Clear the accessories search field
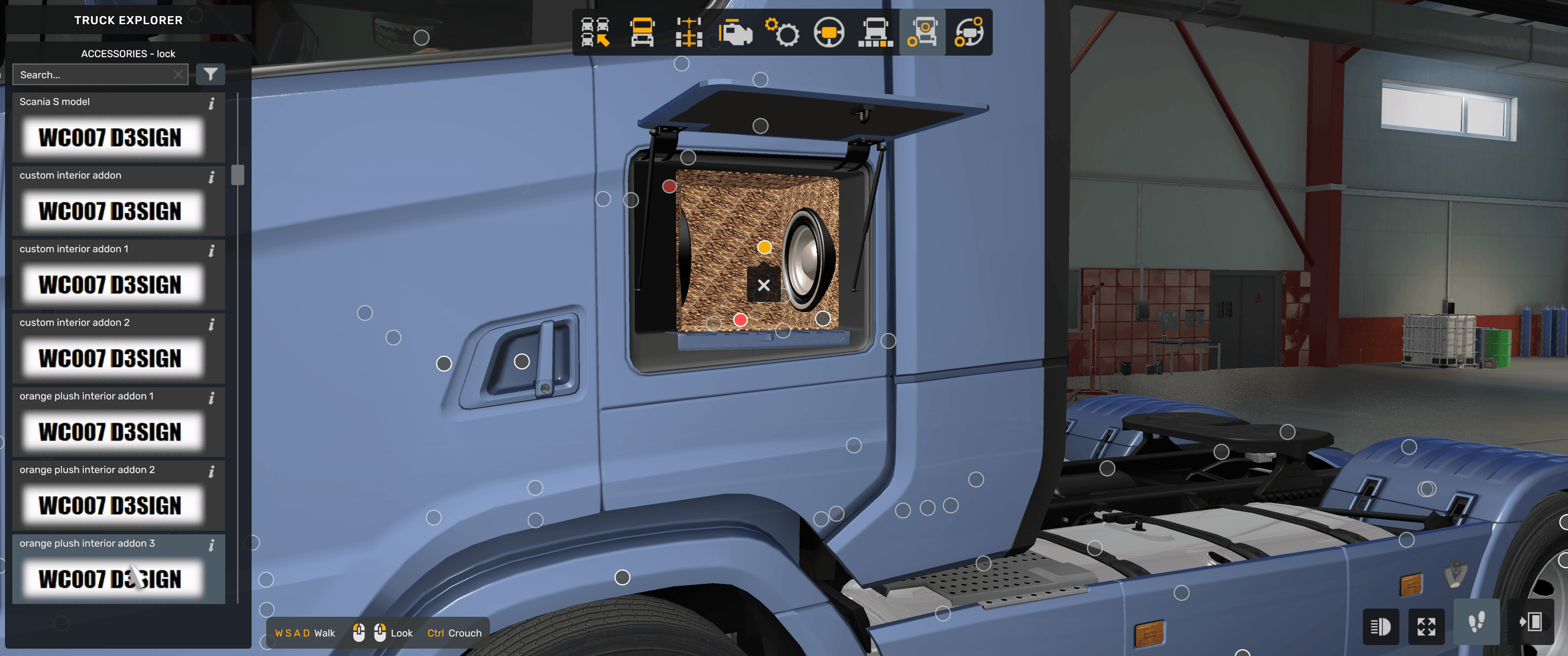This screenshot has height=656, width=1568. coord(178,73)
